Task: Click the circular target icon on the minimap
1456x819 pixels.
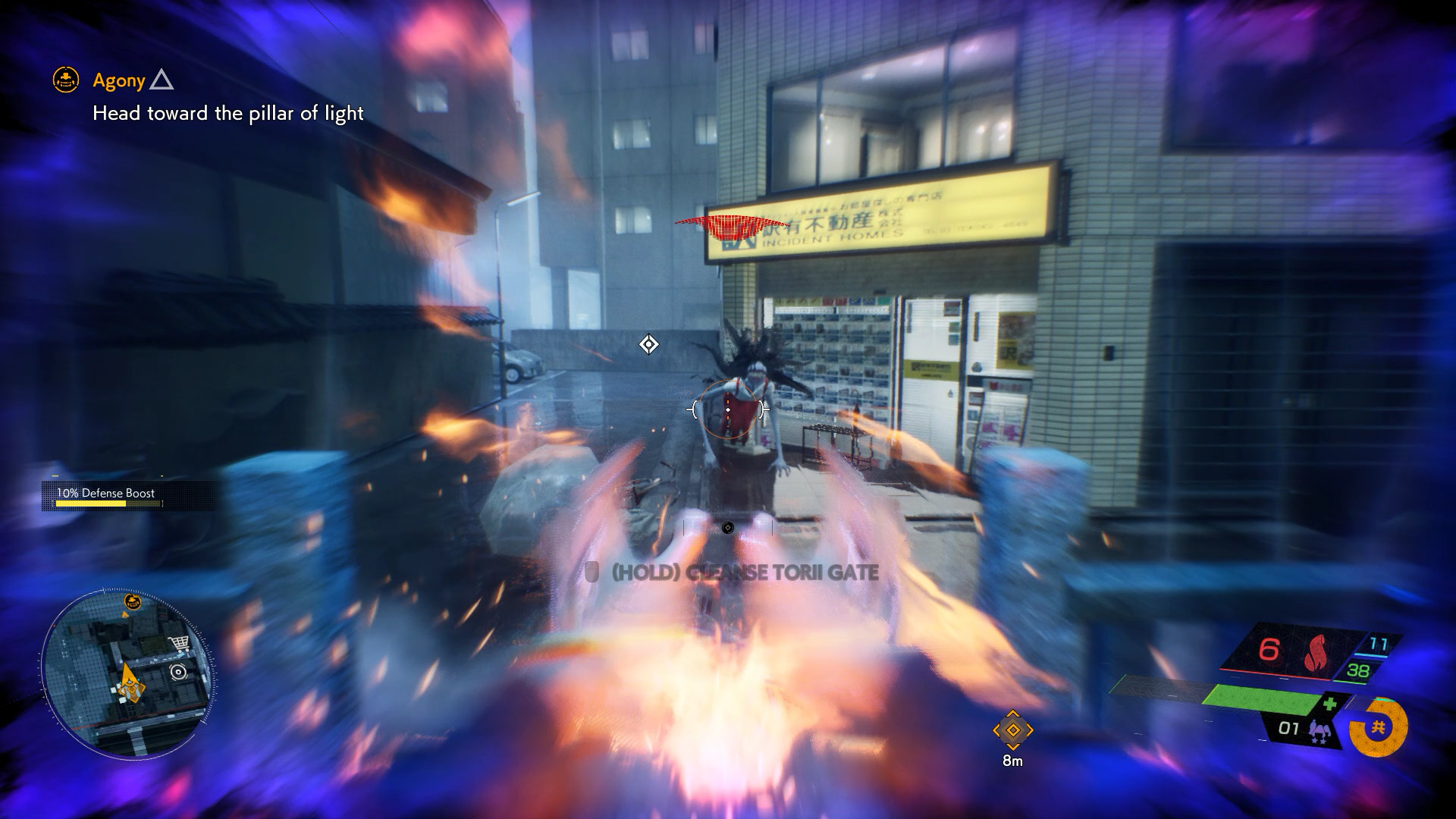Action: pyautogui.click(x=178, y=671)
